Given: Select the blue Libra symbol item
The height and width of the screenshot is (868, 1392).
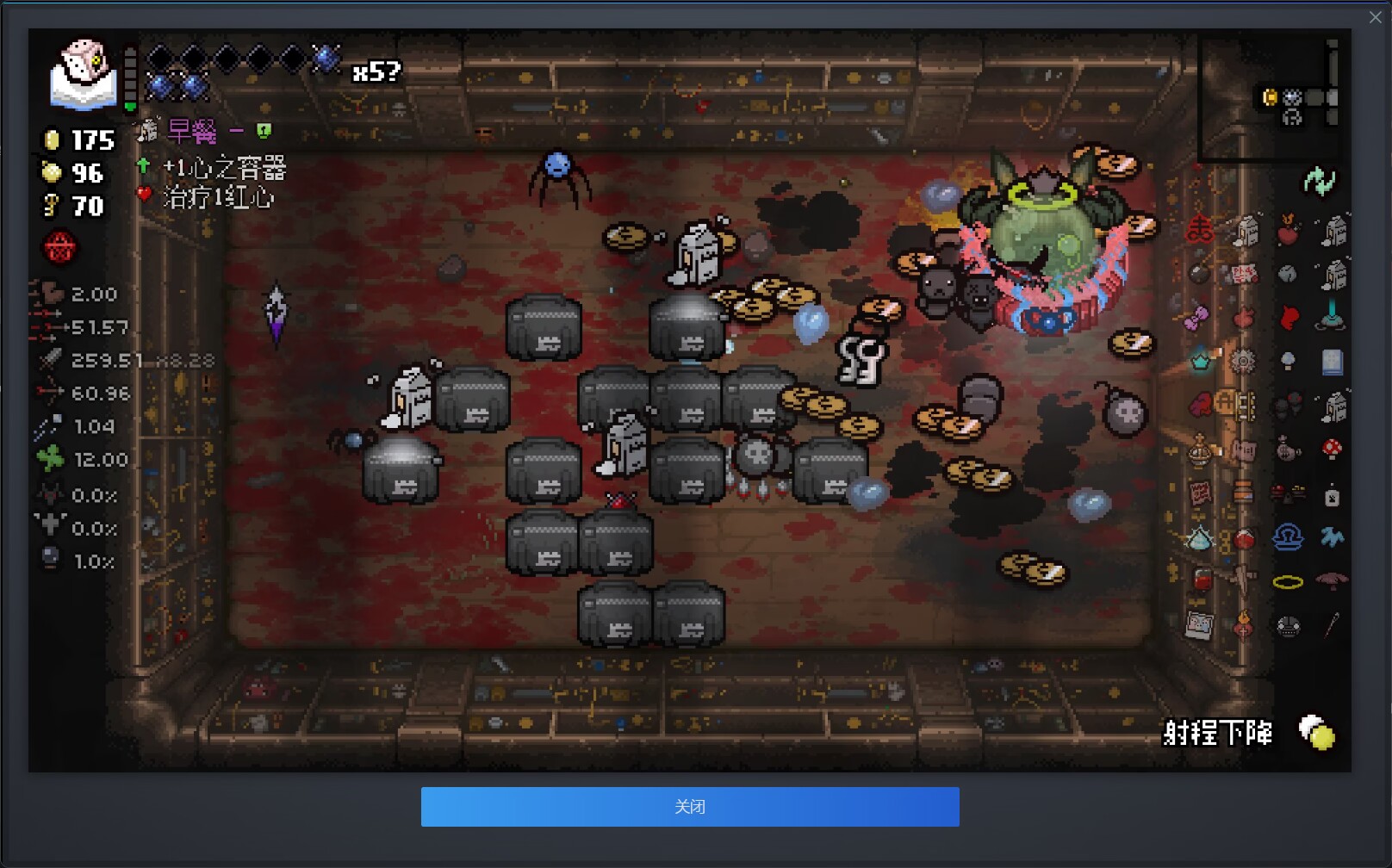Looking at the screenshot, I should (1288, 537).
